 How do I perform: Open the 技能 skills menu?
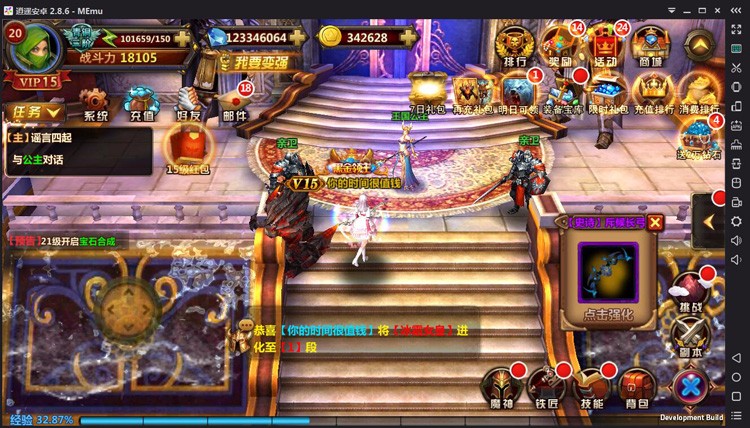click(x=591, y=385)
